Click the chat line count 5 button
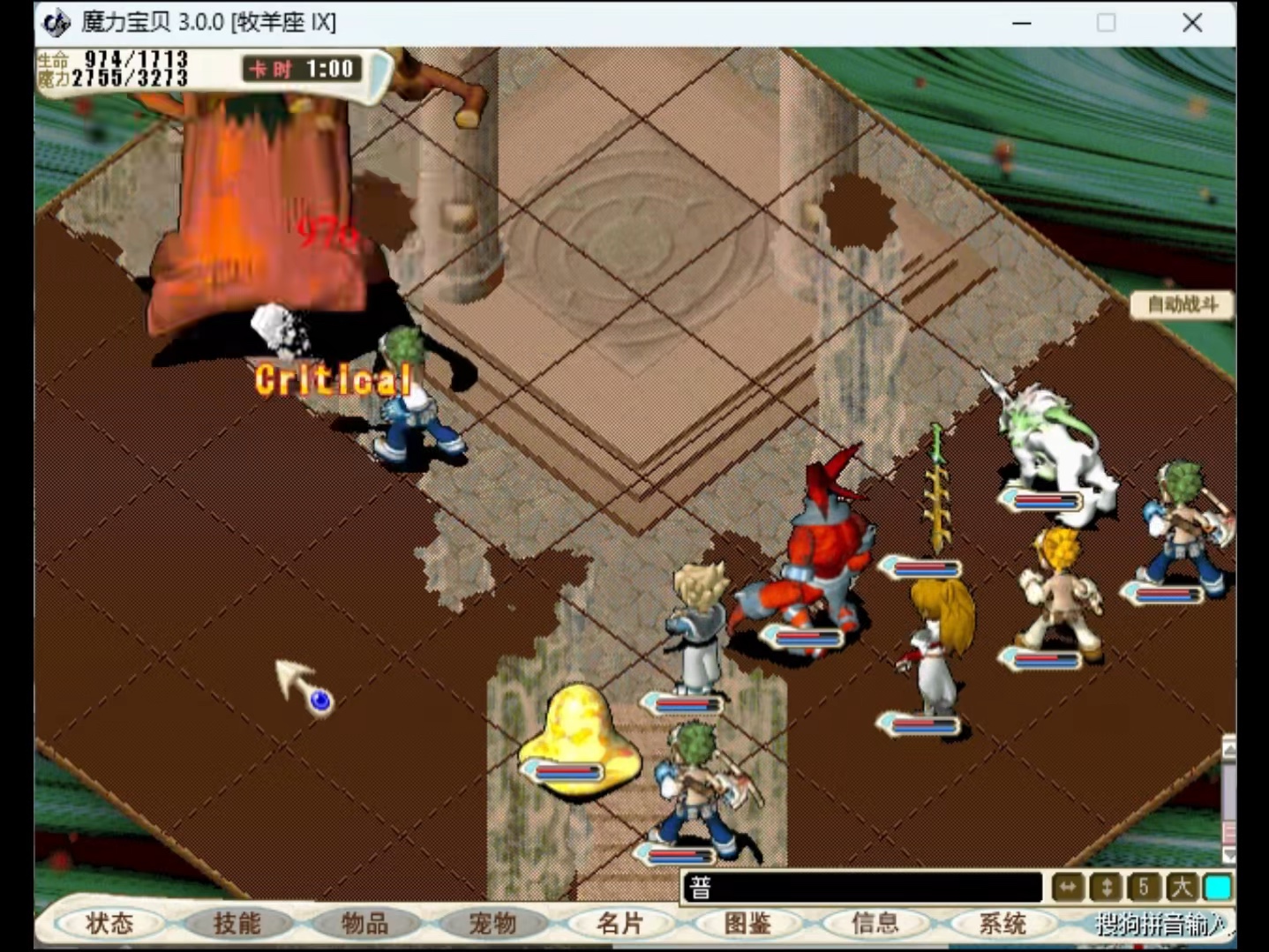 1144,888
